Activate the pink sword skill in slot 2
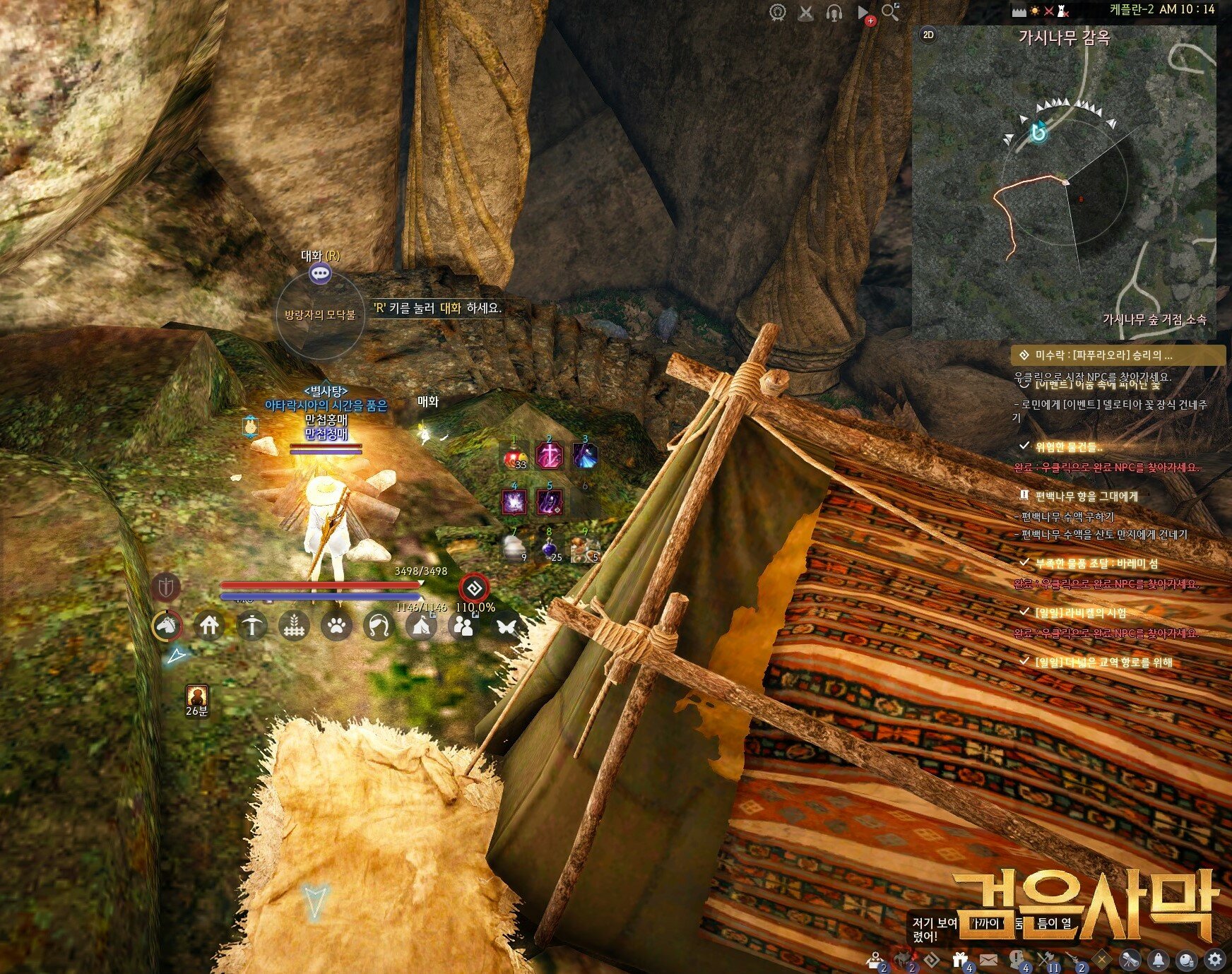The width and height of the screenshot is (1232, 974). coord(549,457)
